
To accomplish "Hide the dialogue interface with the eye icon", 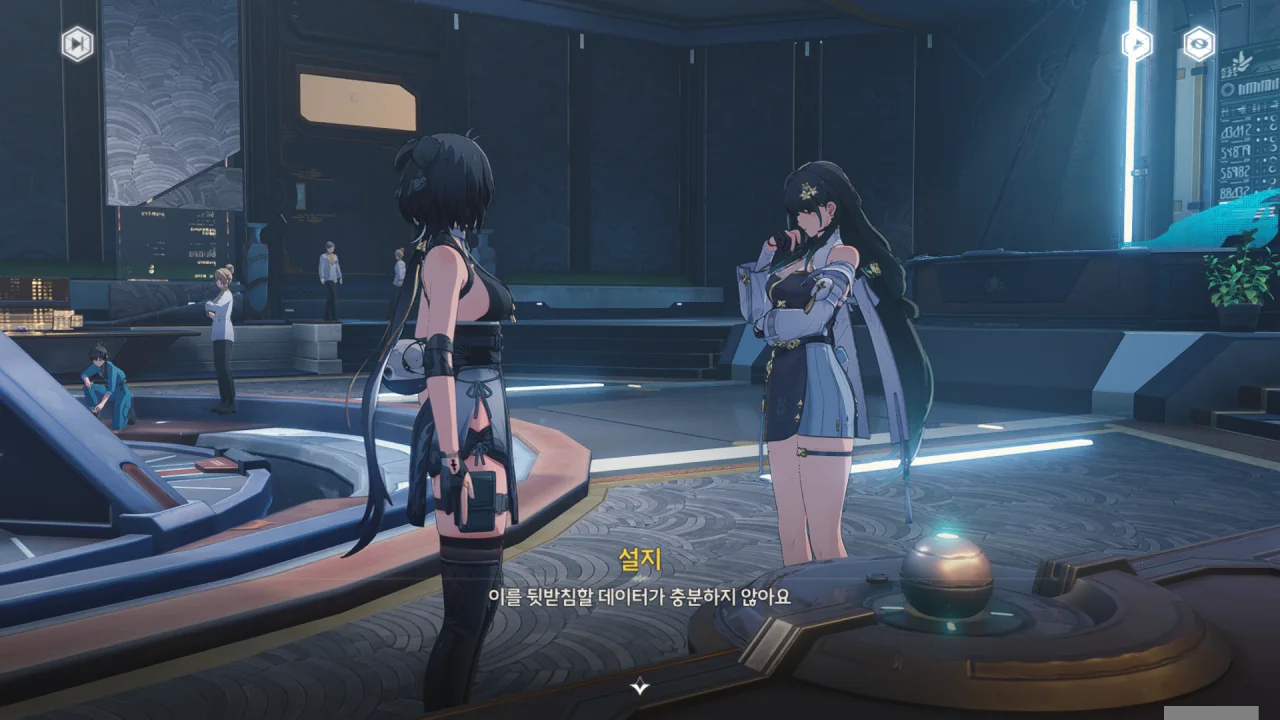I will [x=1199, y=43].
